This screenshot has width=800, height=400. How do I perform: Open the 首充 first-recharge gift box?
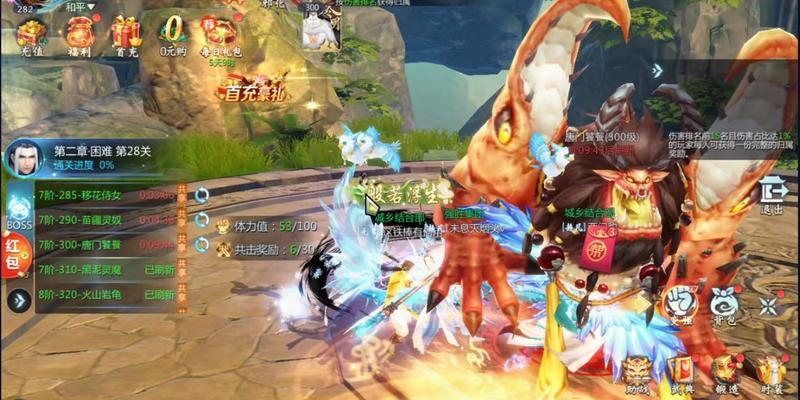pos(126,35)
